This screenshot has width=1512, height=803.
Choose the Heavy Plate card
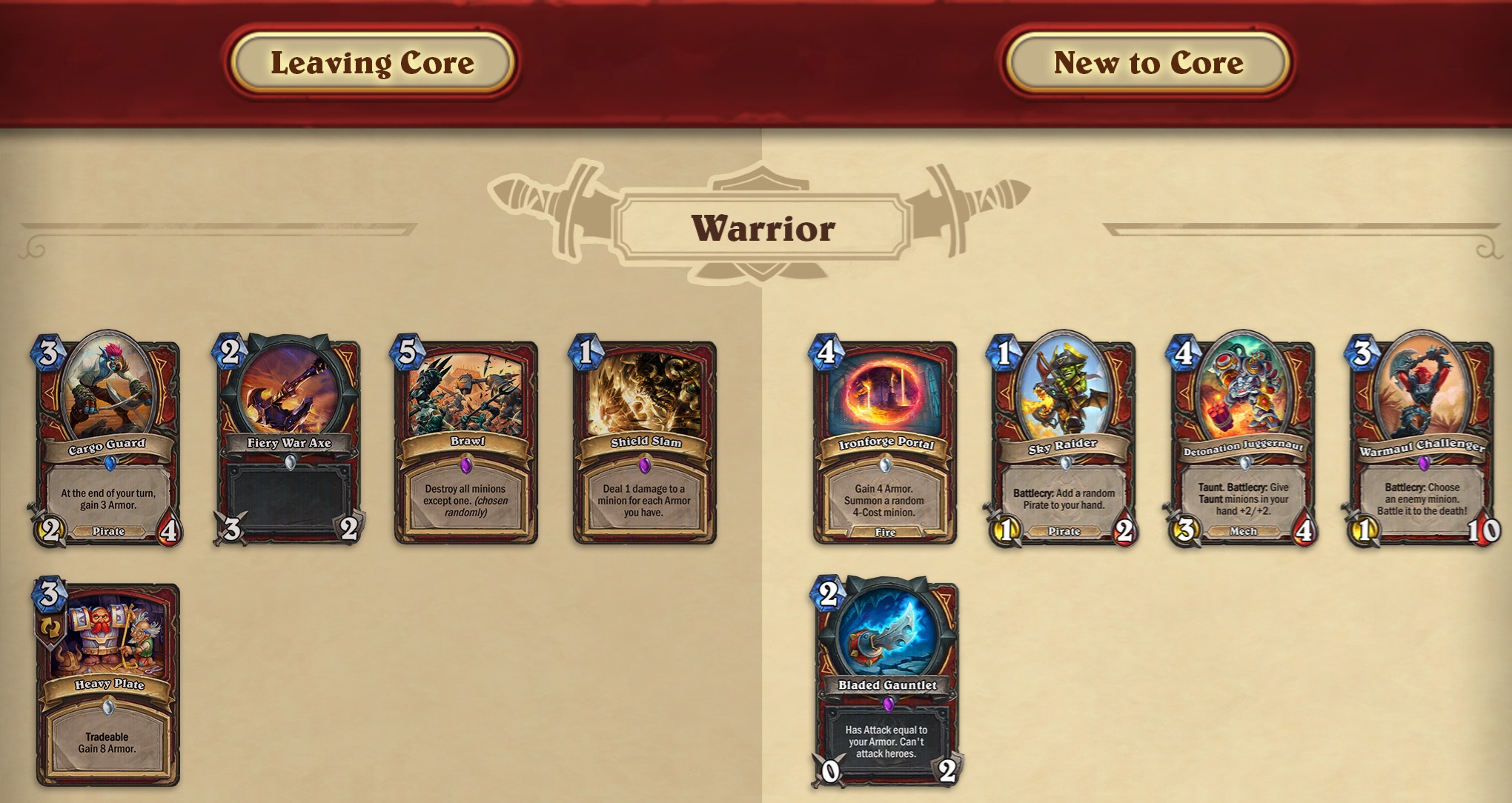108,684
